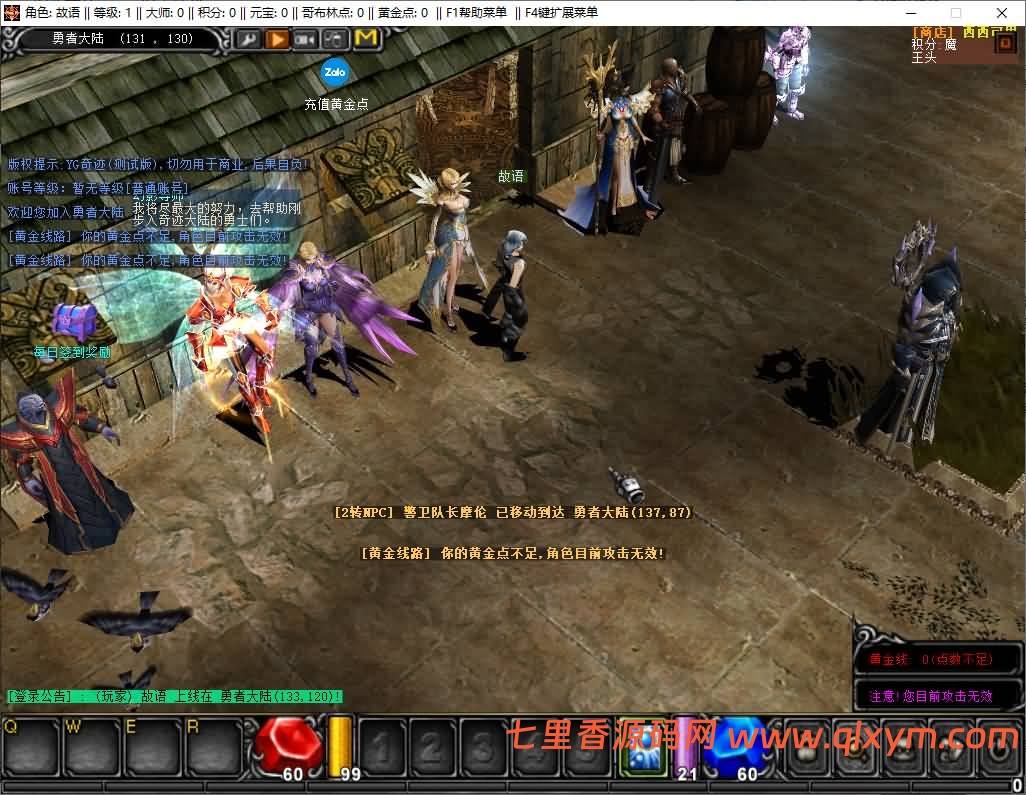The image size is (1026, 795).
Task: Close the game window
Action: click(1003, 13)
